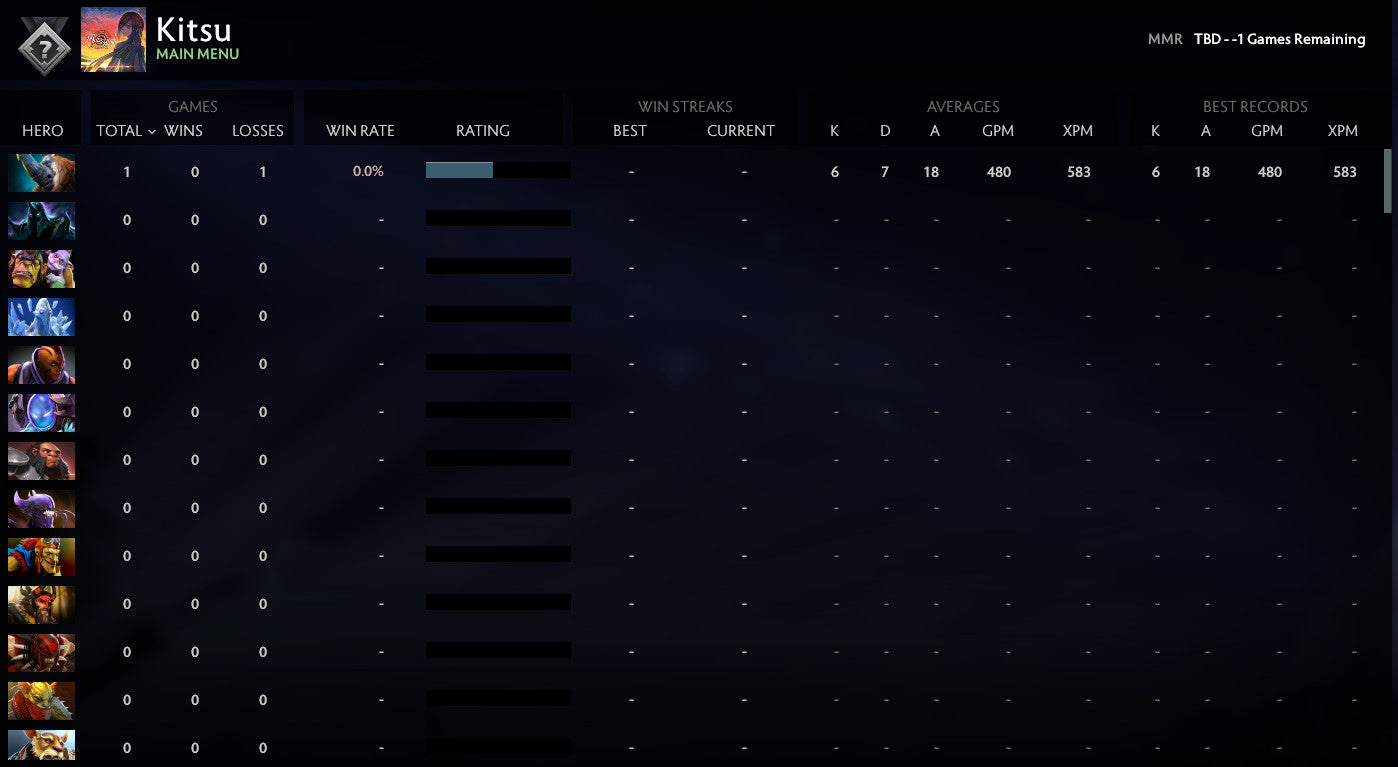Select the Anti-Mage hero portrait

click(x=41, y=364)
